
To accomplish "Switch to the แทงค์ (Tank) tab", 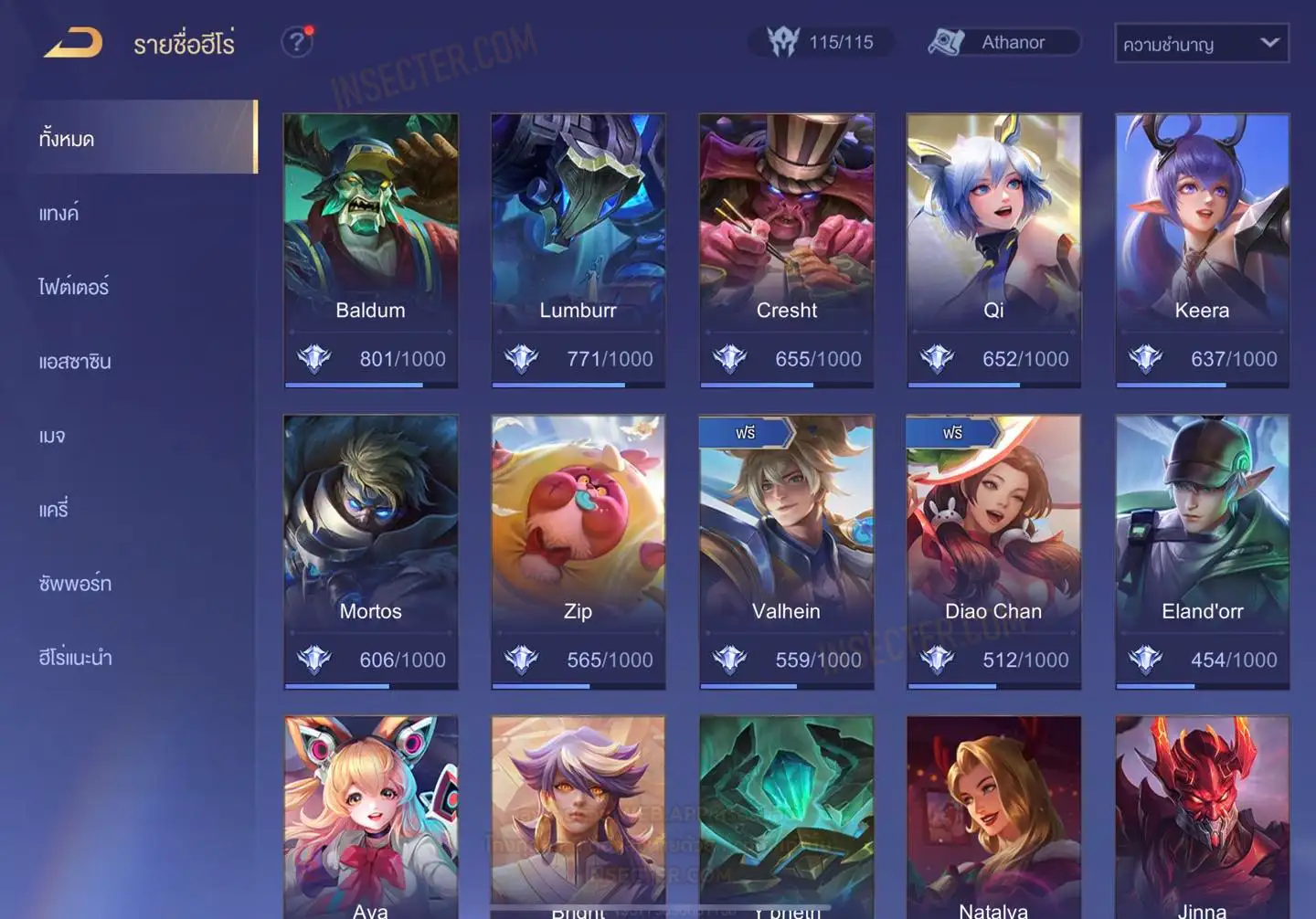I will click(x=58, y=214).
